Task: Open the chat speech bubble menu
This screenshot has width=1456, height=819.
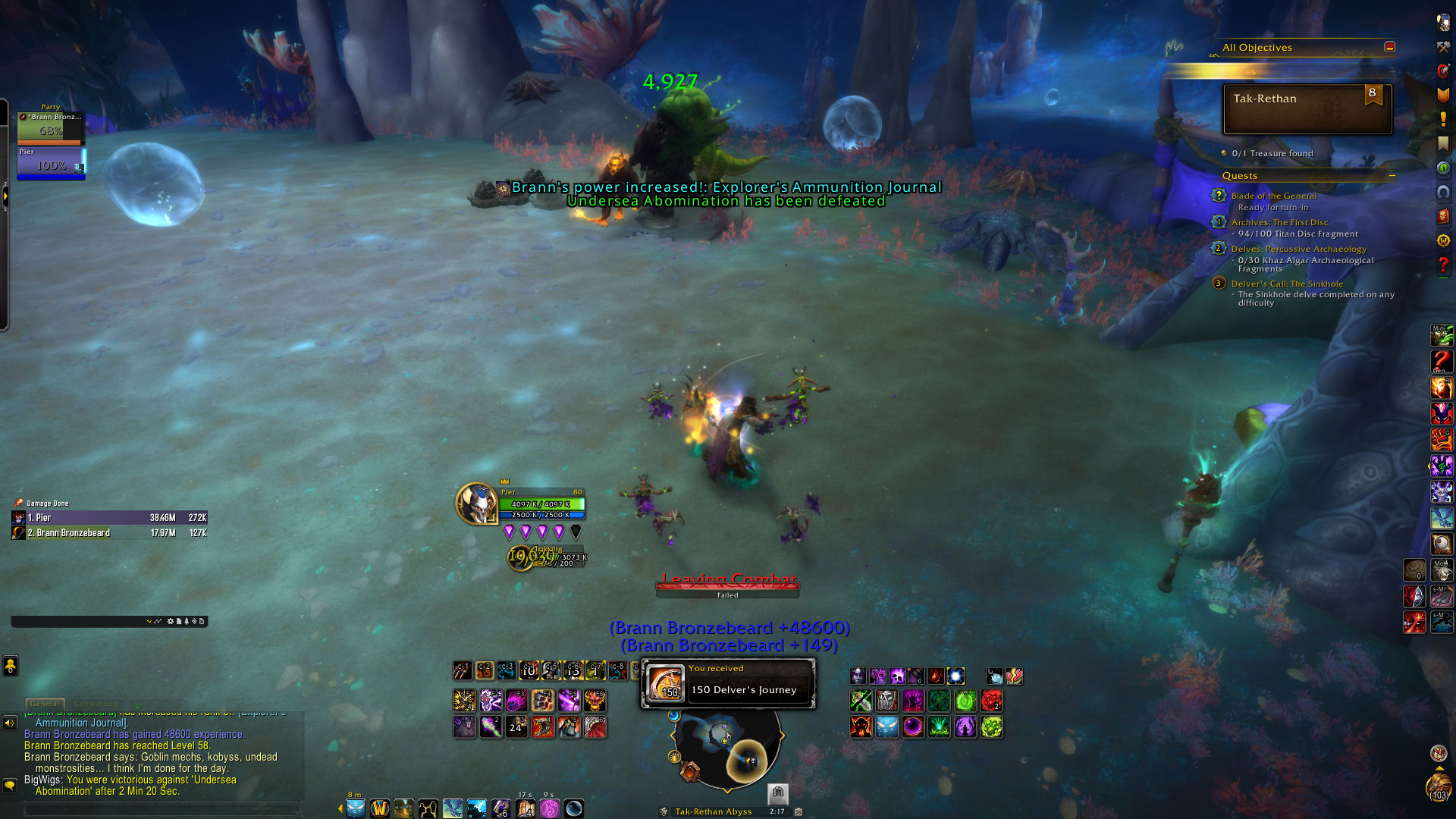Action: [x=10, y=785]
